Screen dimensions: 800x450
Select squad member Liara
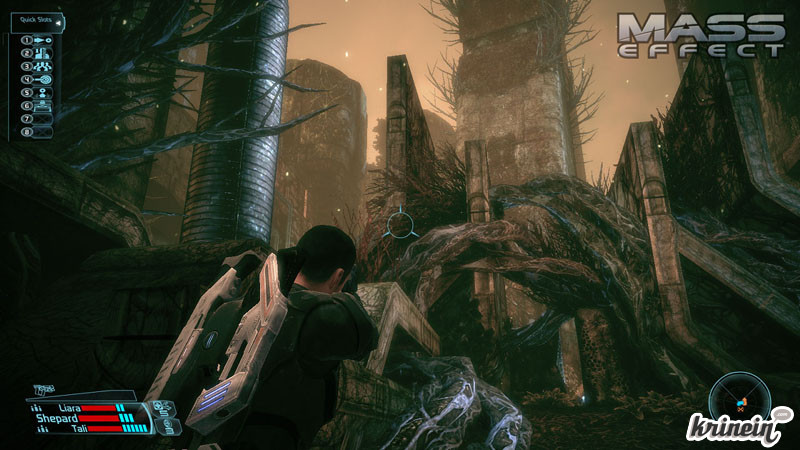[x=67, y=408]
